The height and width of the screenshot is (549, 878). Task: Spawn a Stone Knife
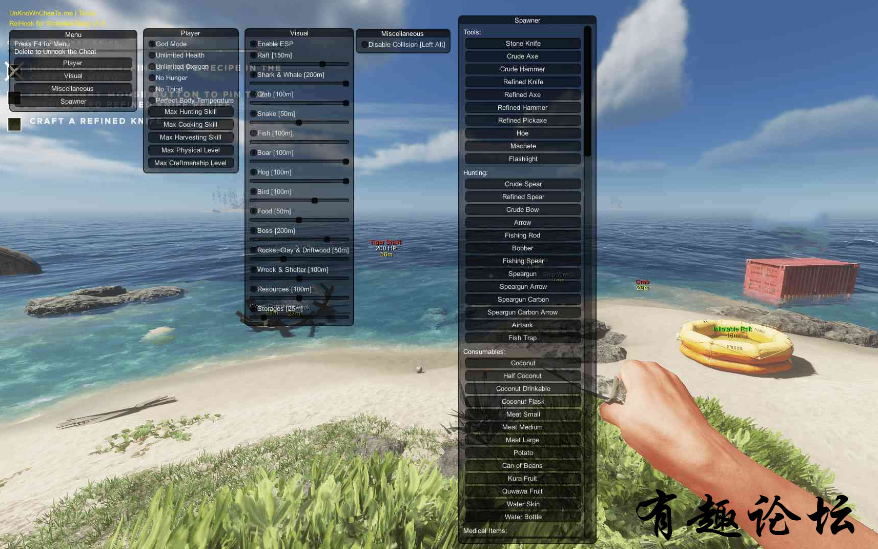(522, 44)
